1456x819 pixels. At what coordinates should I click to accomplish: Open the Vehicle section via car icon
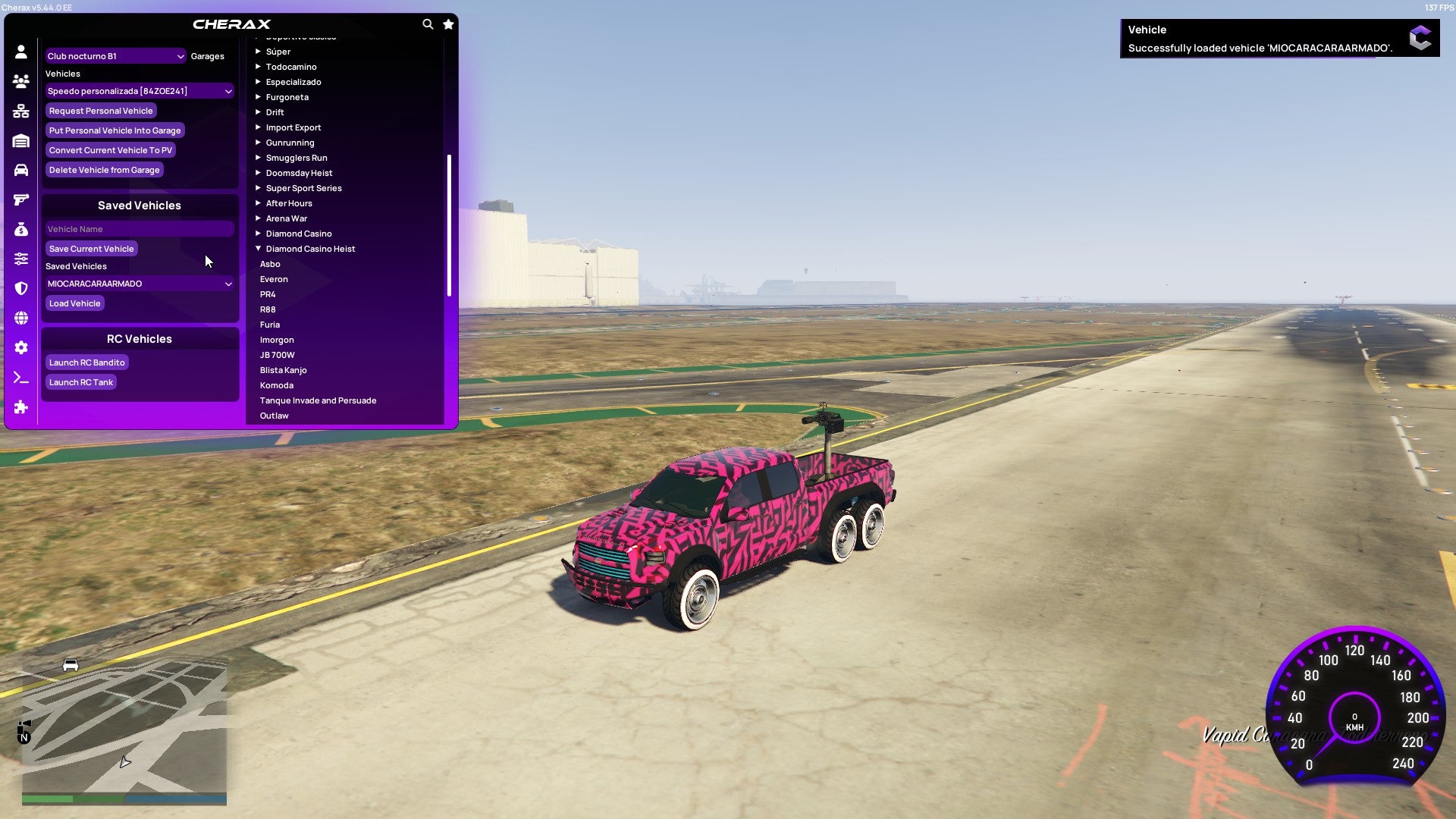pyautogui.click(x=21, y=168)
